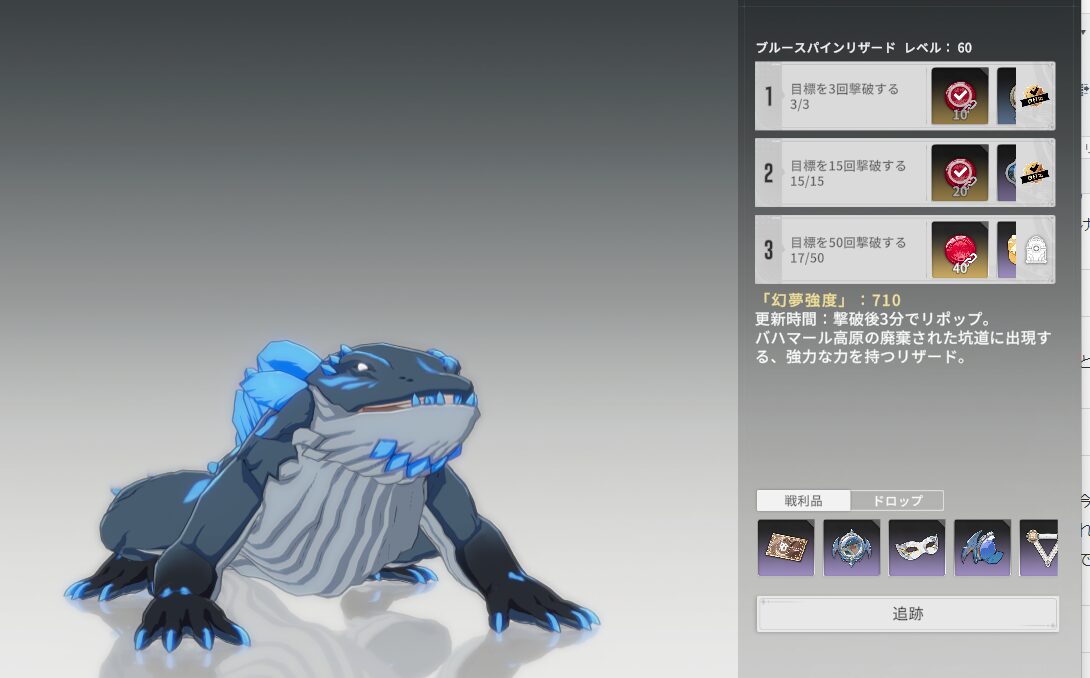Switch to the 戦利品 tab
This screenshot has height=678, width=1090.
tap(803, 501)
